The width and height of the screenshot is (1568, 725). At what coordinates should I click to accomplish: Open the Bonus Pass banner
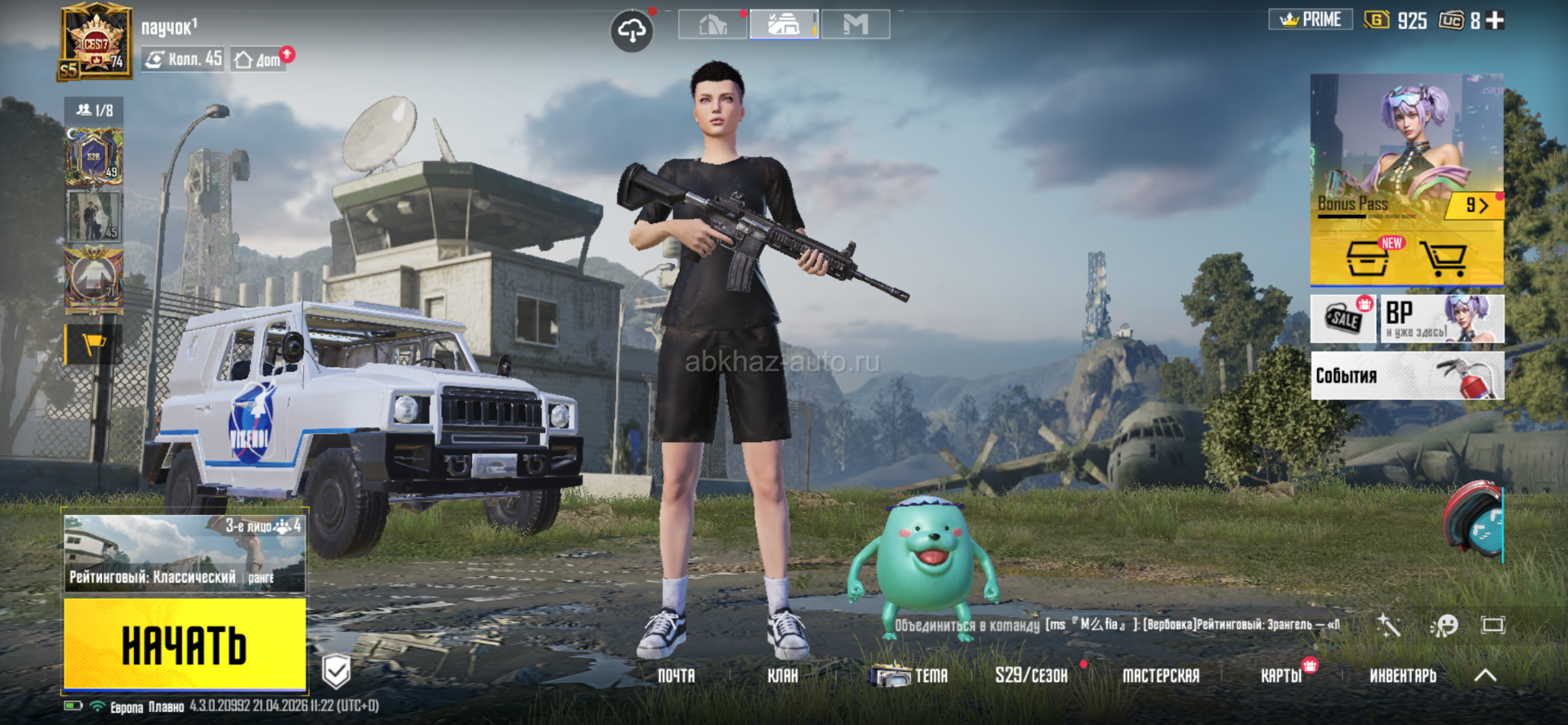[x=1406, y=147]
